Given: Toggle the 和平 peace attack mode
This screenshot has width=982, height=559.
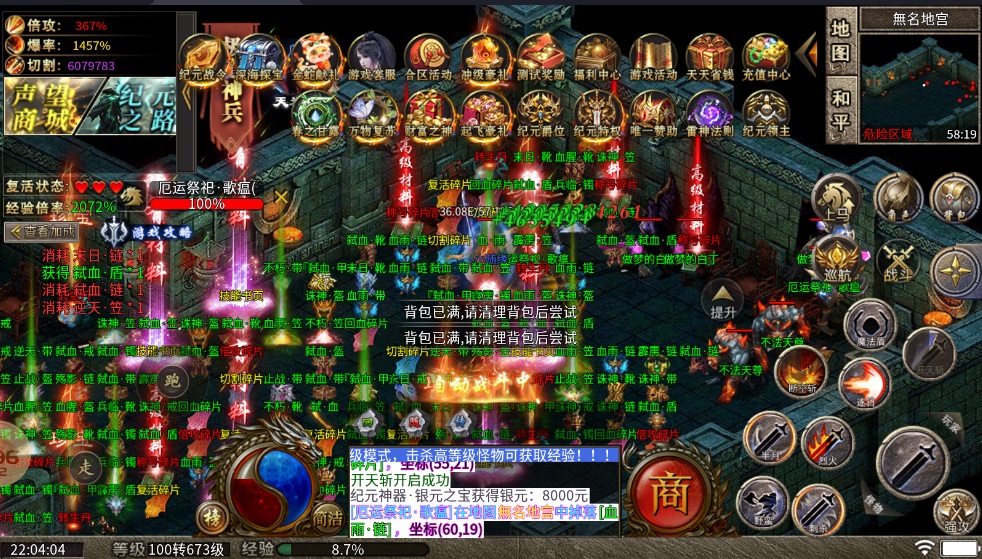Looking at the screenshot, I should pyautogui.click(x=841, y=111).
